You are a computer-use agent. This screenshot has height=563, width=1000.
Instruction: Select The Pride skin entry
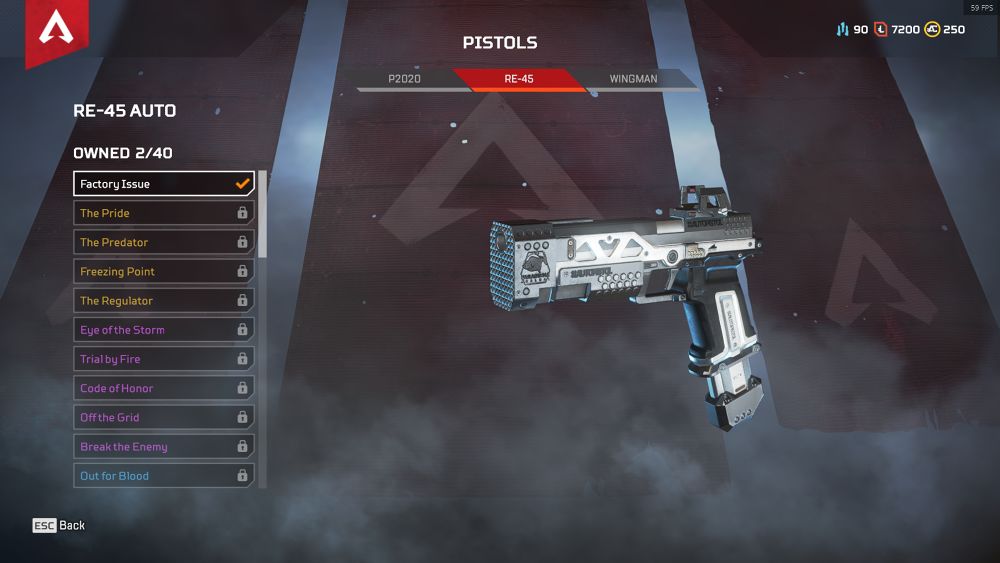point(164,213)
